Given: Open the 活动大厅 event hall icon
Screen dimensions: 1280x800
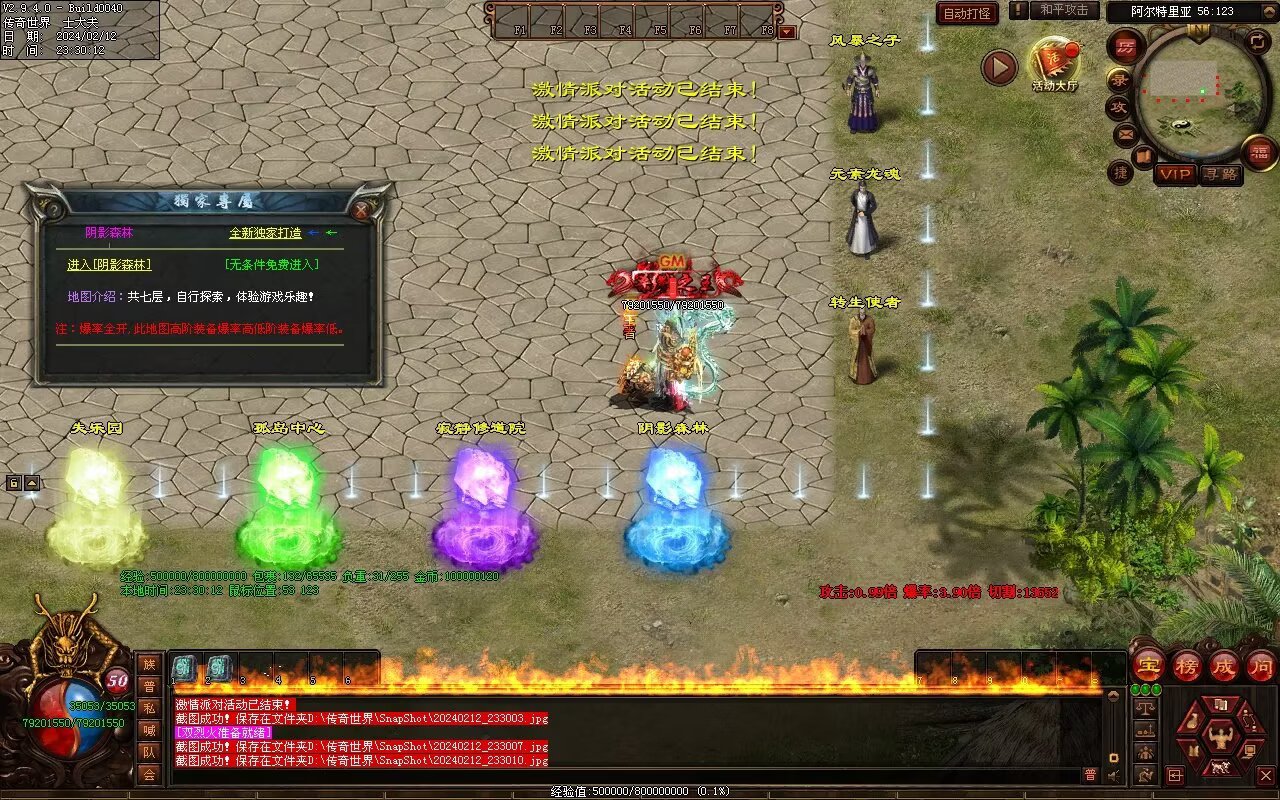Looking at the screenshot, I should [1054, 63].
